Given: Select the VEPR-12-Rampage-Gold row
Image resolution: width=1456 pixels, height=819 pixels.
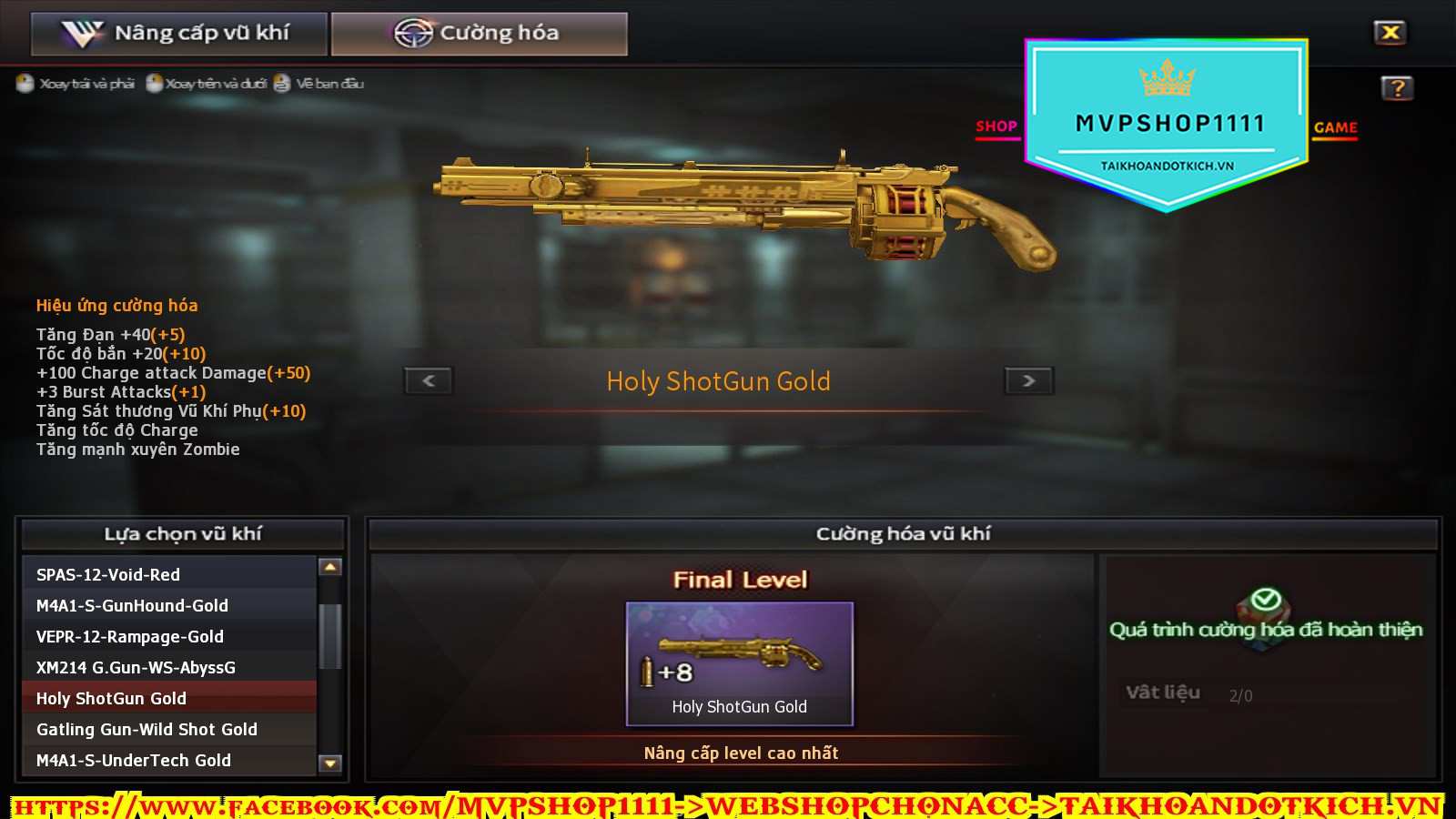Looking at the screenshot, I should tap(169, 636).
